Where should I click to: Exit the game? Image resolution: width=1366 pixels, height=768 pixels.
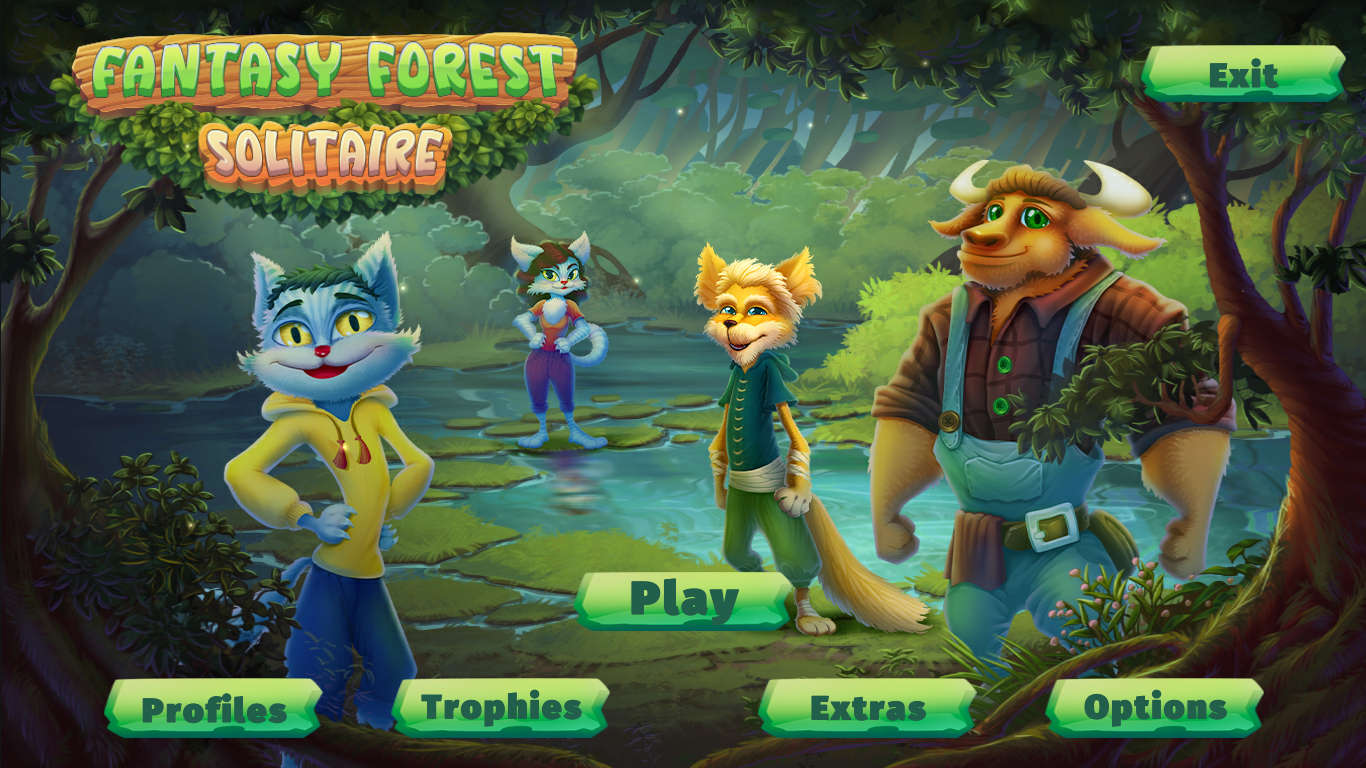(1243, 75)
